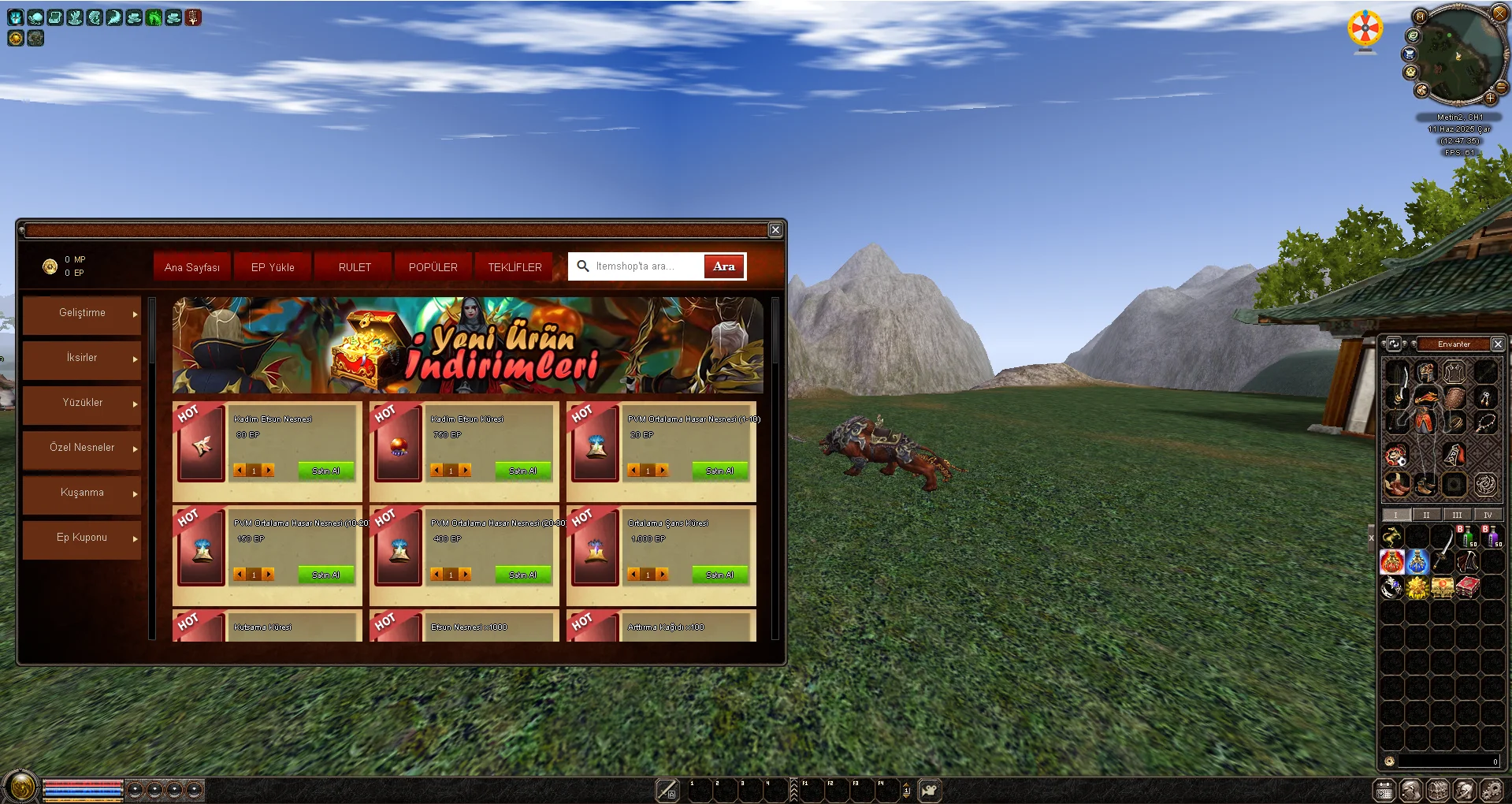Open the Kuşanma category
1512x804 pixels.
(x=82, y=493)
